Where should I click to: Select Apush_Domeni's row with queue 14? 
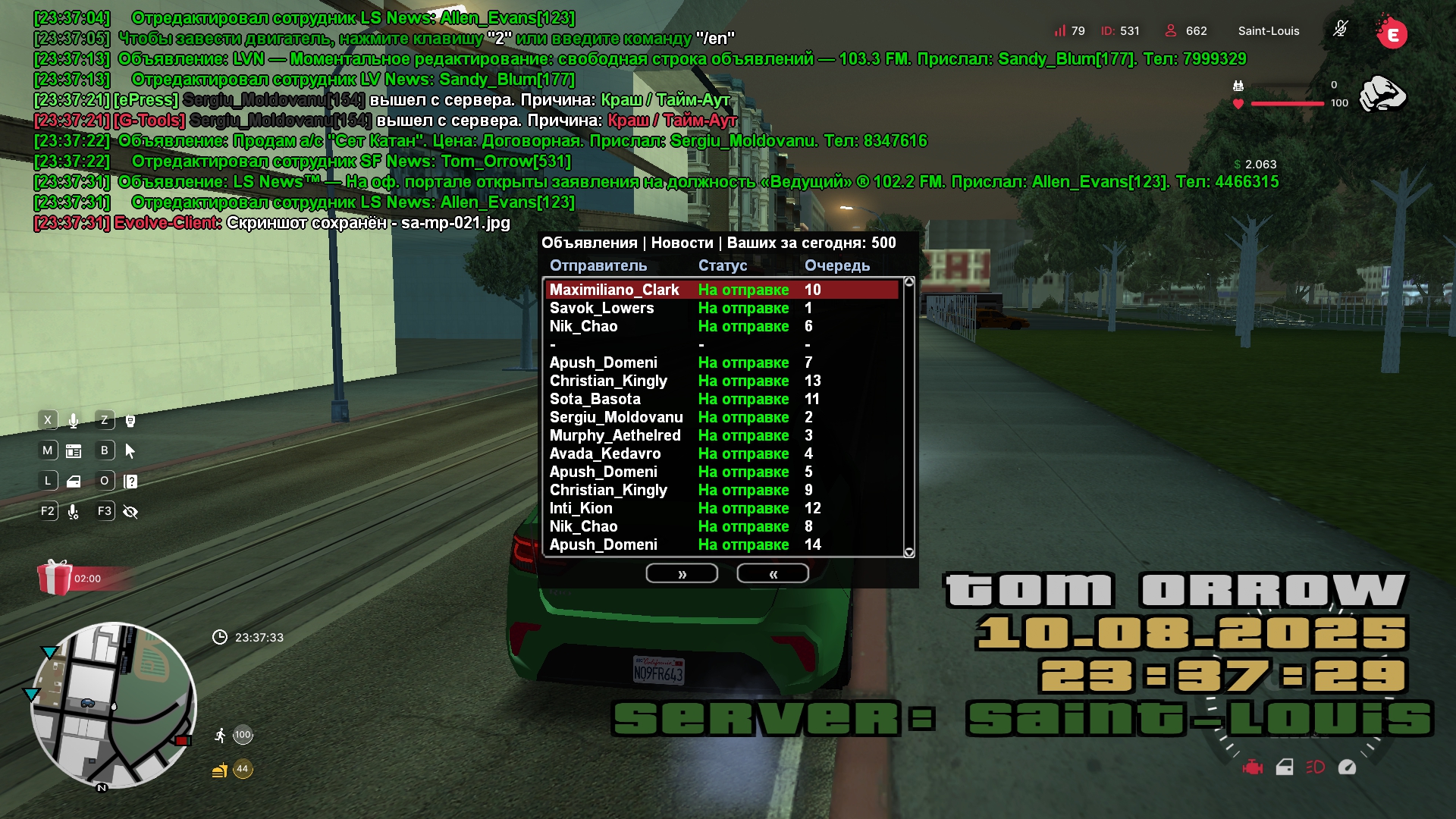click(x=720, y=544)
